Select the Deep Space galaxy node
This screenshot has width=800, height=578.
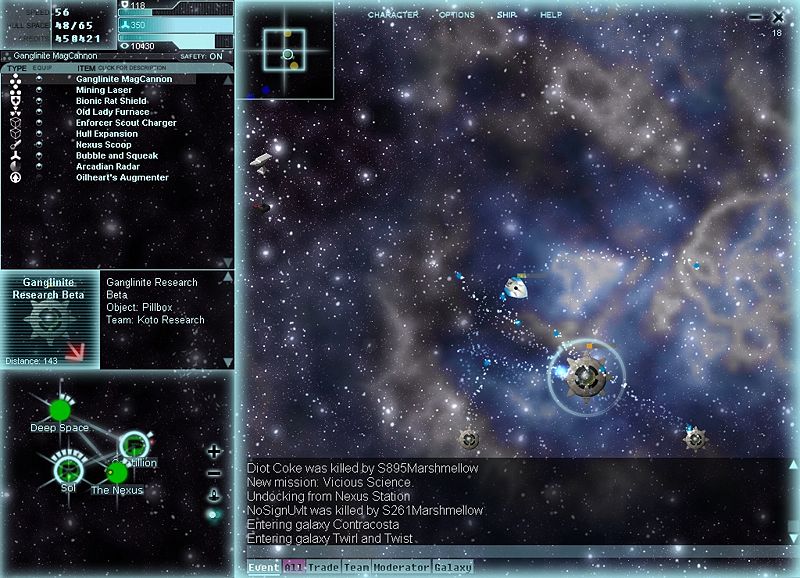pos(59,411)
